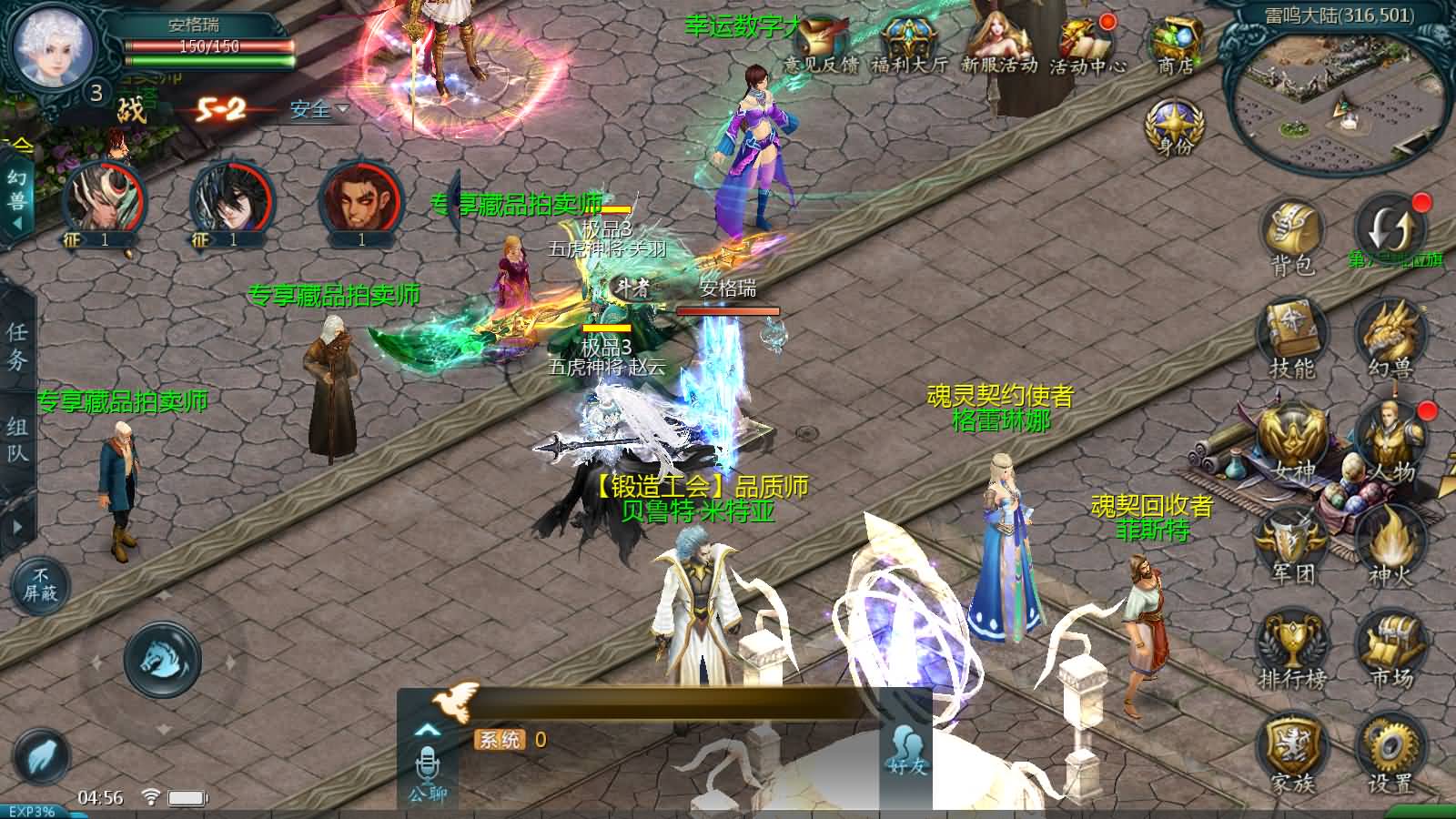Open the 好友 friends list

(x=906, y=751)
